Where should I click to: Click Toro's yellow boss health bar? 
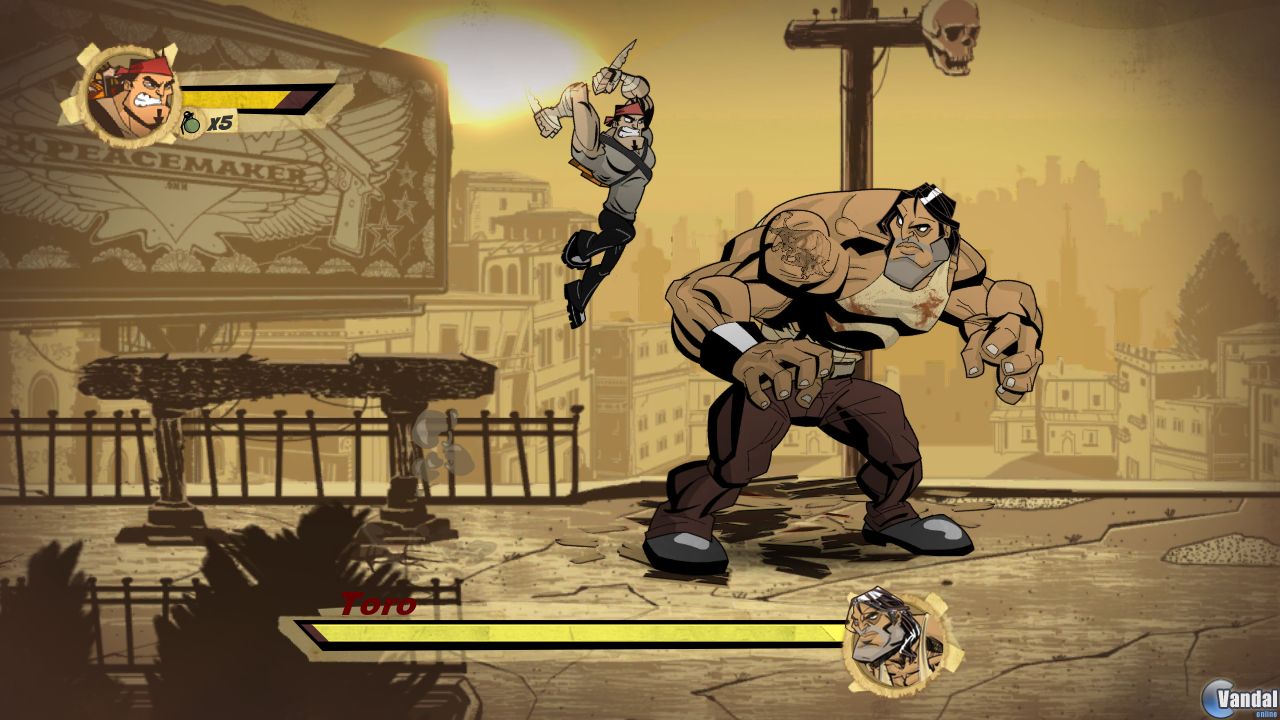tap(580, 631)
